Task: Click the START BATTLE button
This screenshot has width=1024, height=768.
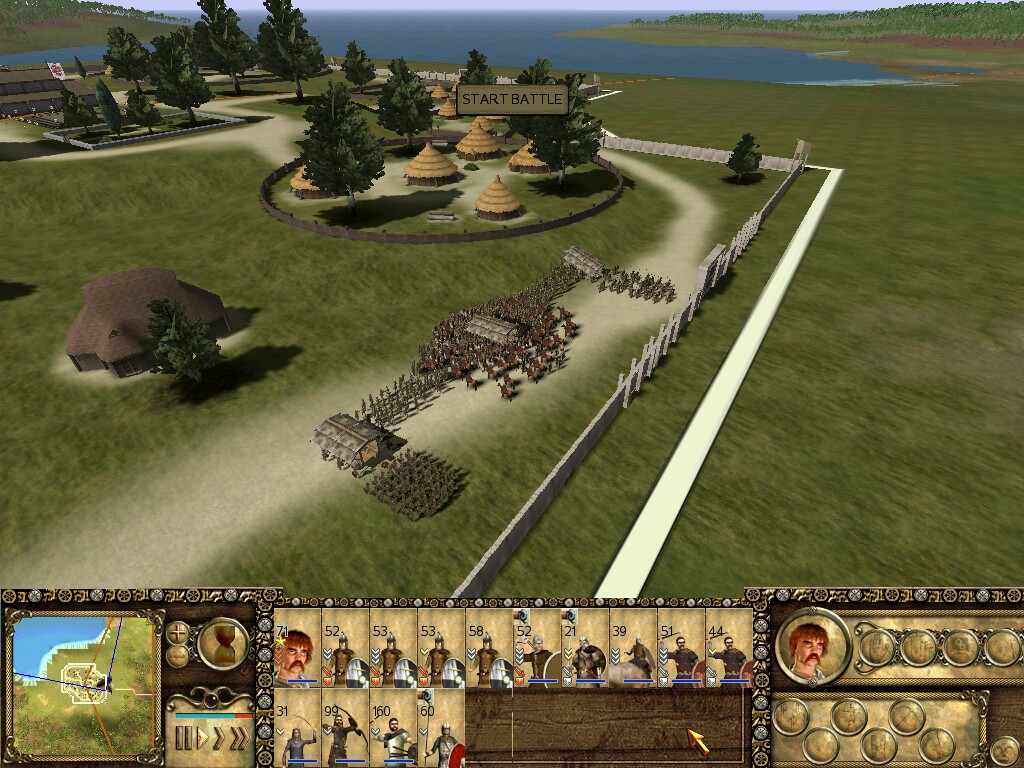Action: click(x=512, y=100)
